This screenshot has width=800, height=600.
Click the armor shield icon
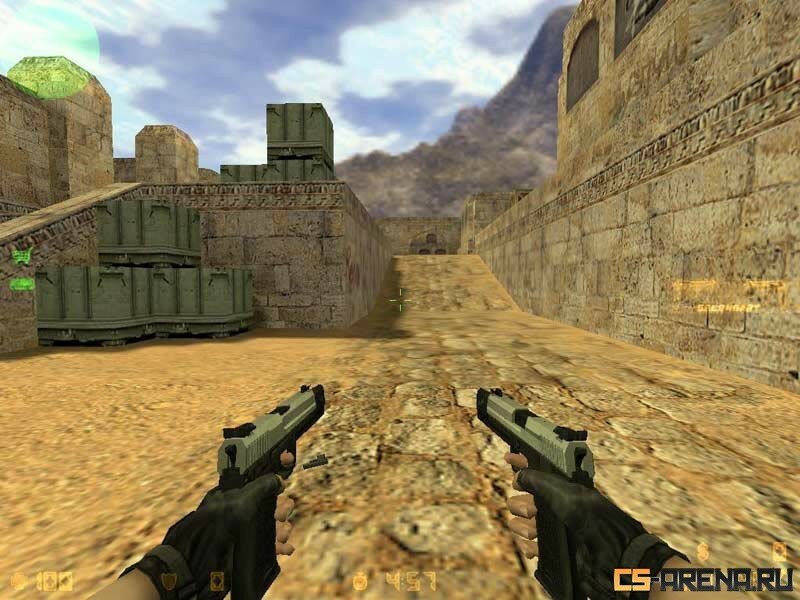(169, 580)
